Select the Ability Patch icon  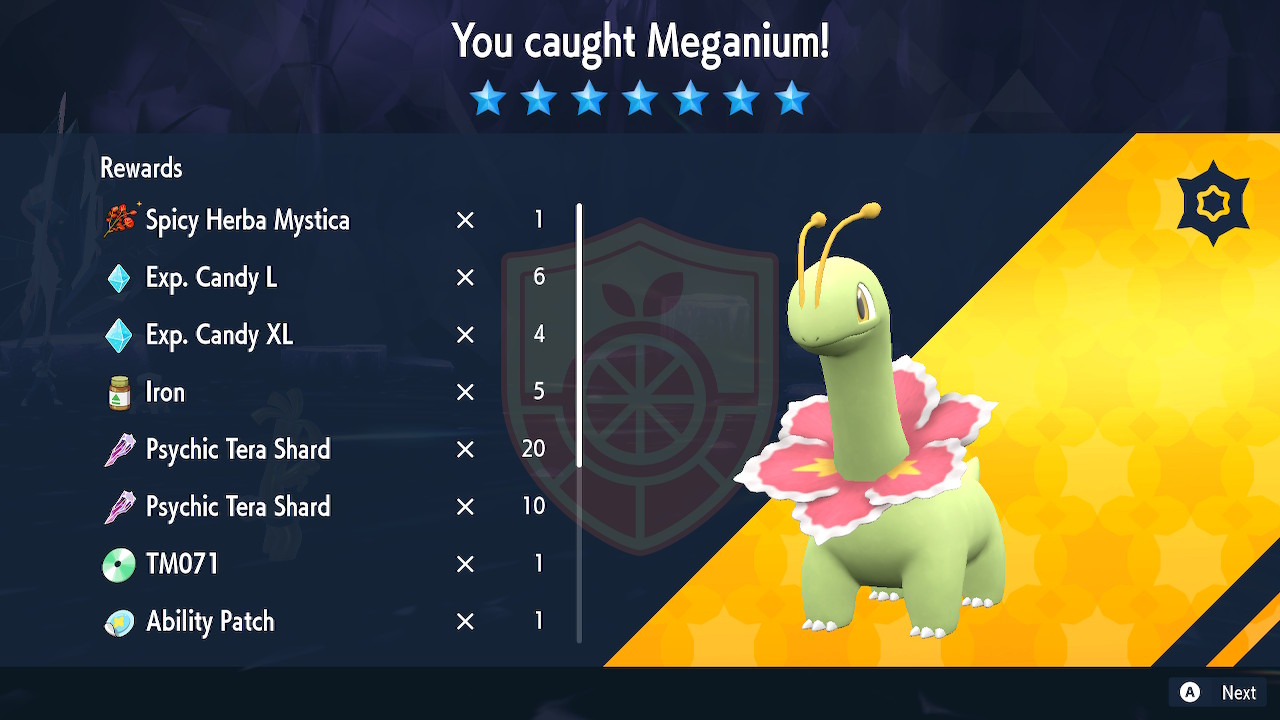pyautogui.click(x=118, y=620)
